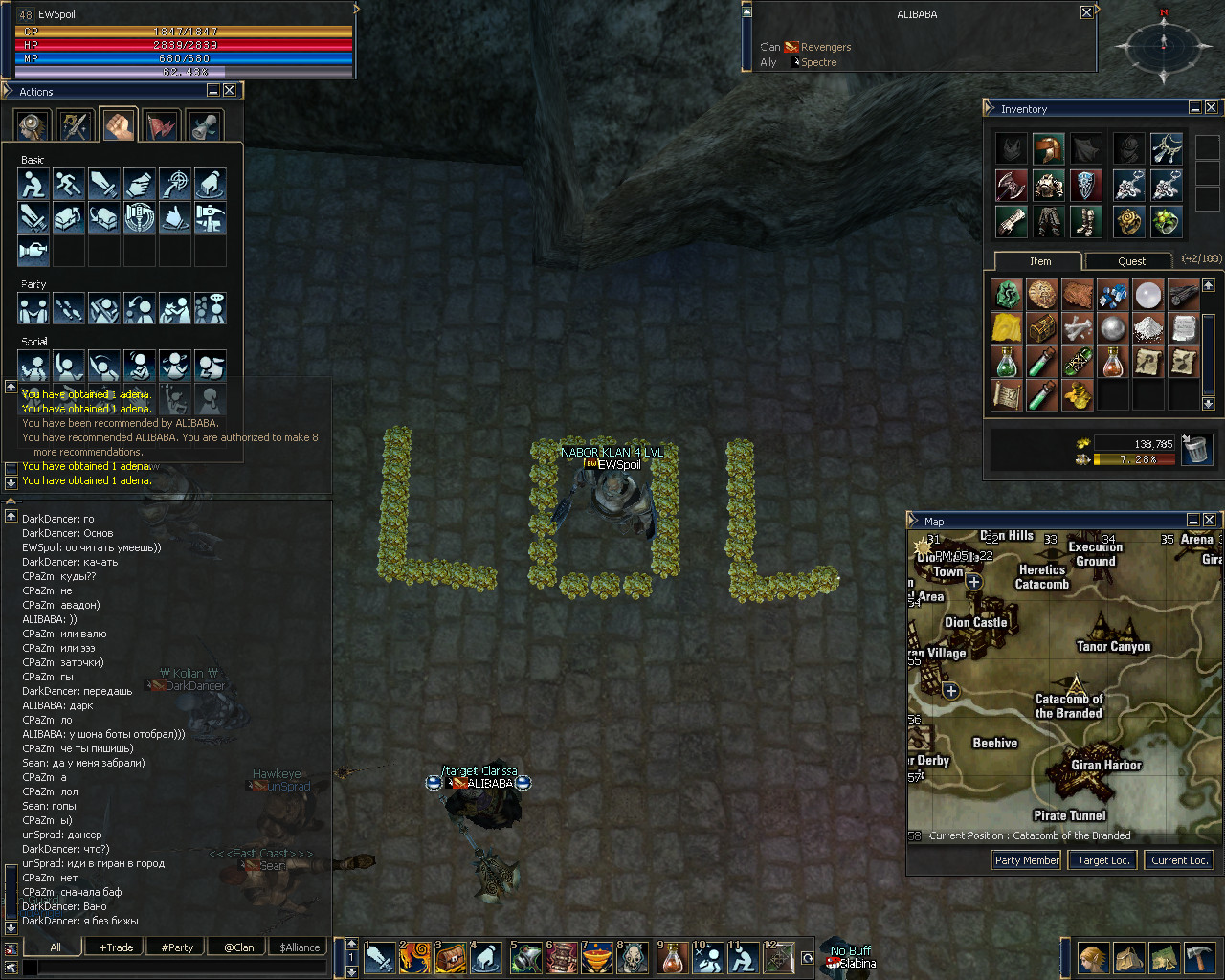Switch chat to the +Trade tab
Screen dimensions: 1225x980
click(x=117, y=947)
